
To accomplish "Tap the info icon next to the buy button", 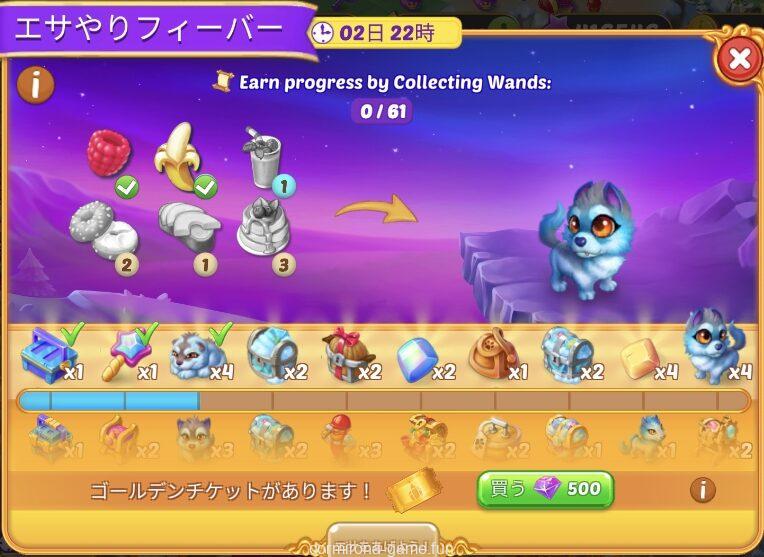I will tap(703, 490).
